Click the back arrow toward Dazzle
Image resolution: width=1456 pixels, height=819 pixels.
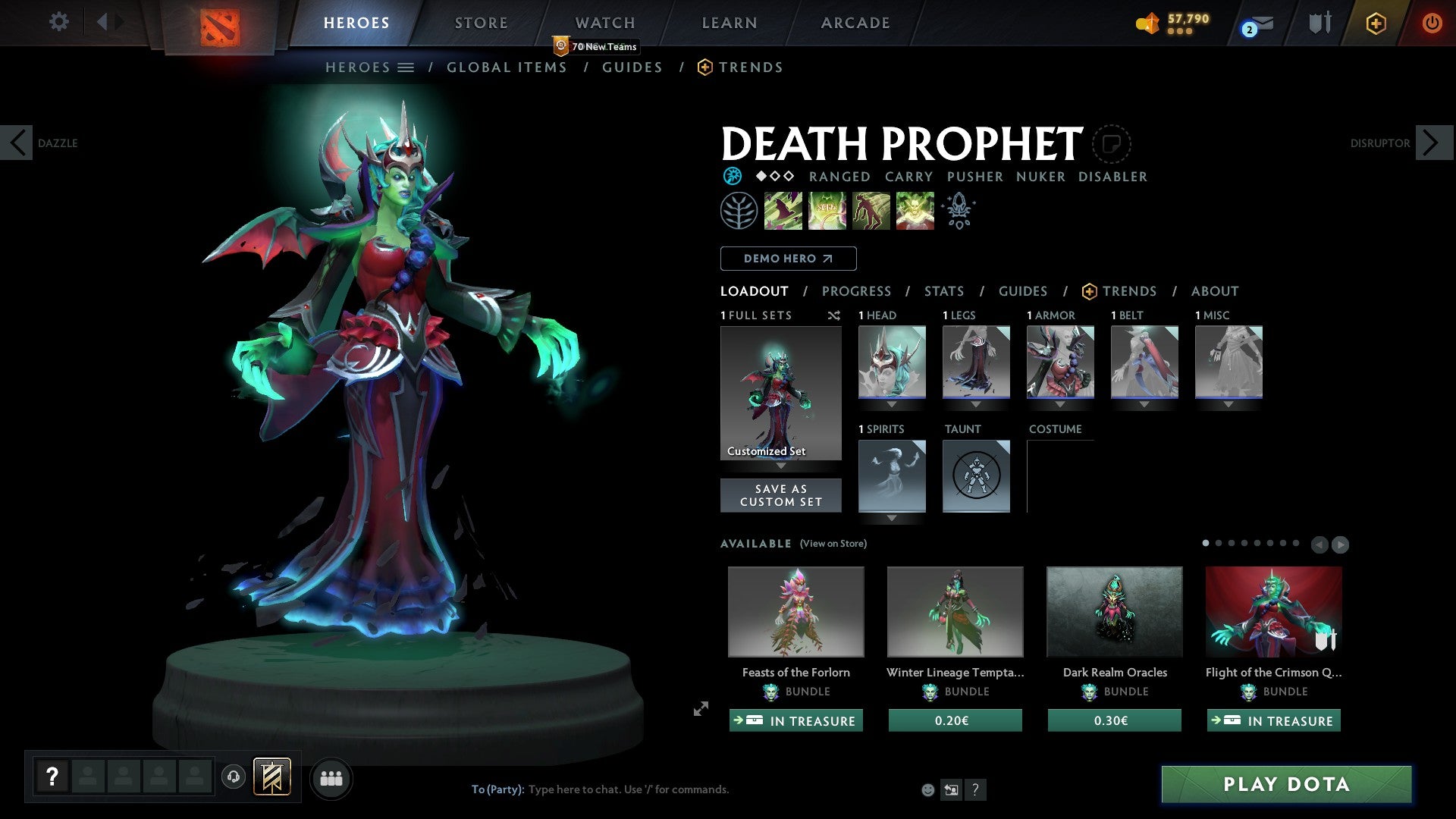(x=17, y=143)
